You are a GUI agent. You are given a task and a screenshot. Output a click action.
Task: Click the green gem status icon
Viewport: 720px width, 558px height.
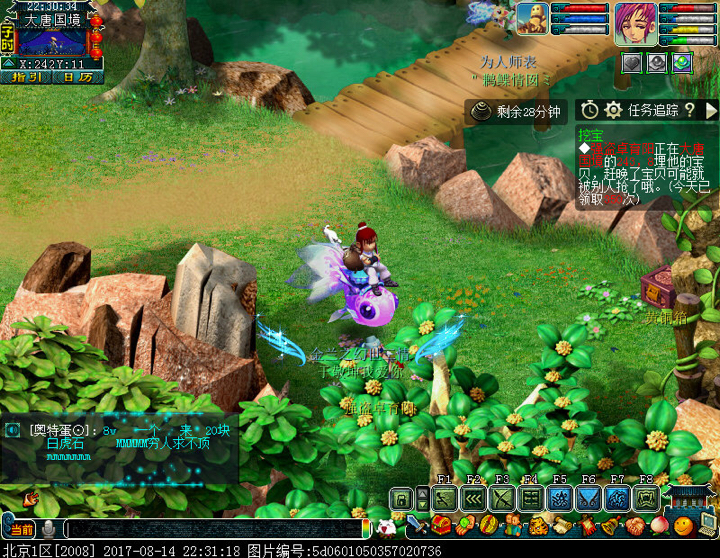tap(682, 62)
